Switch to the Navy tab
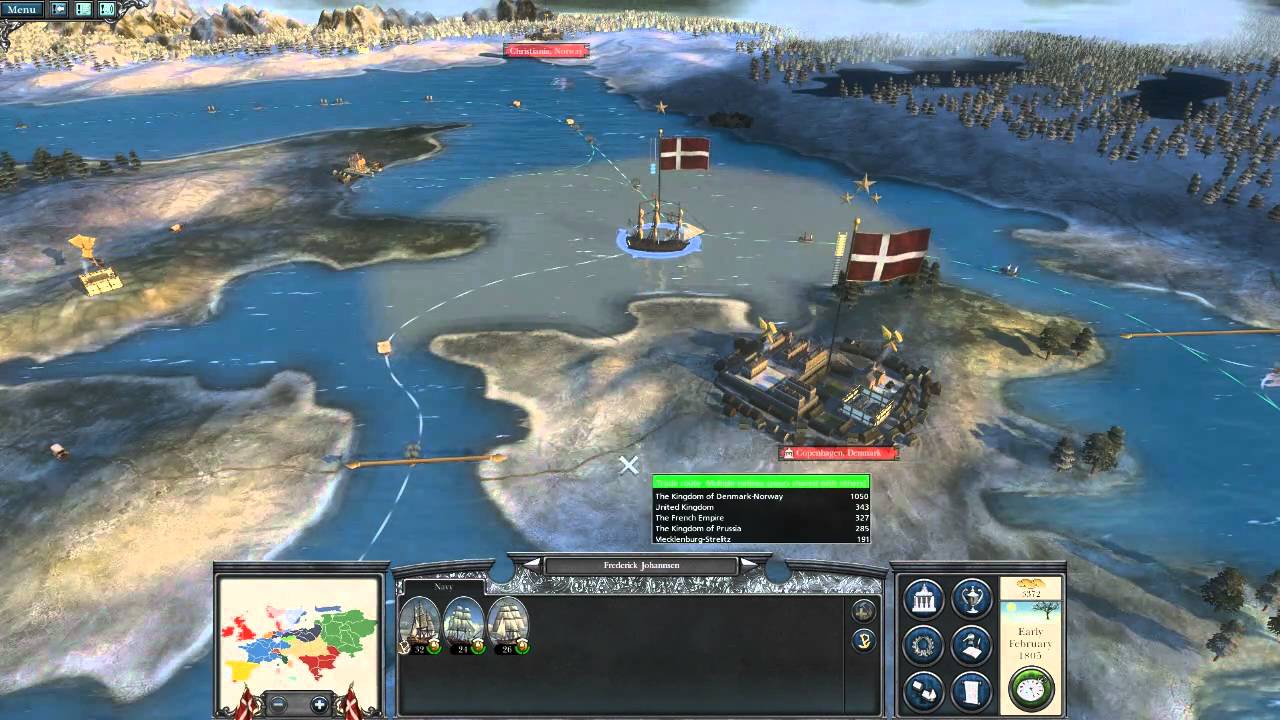 click(416, 586)
